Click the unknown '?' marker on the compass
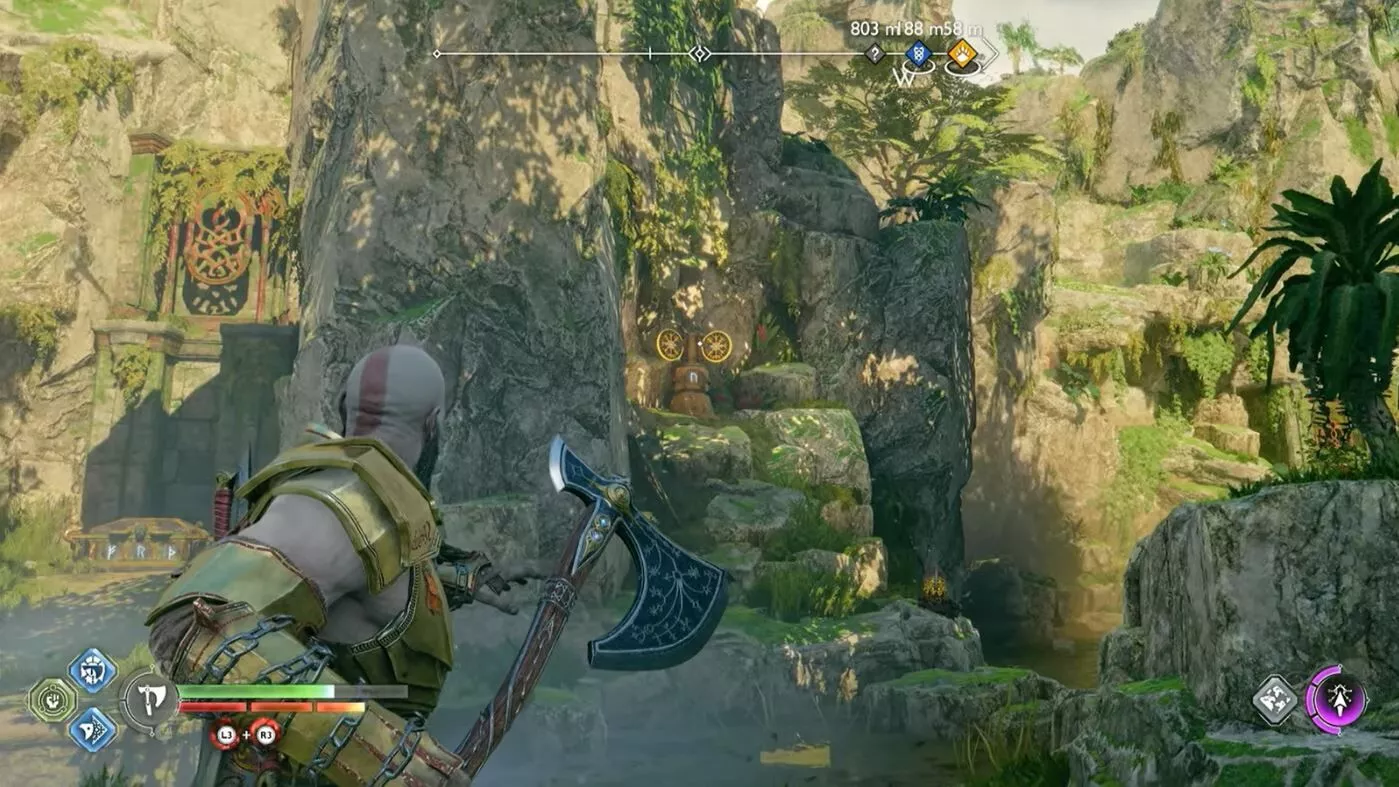1399x787 pixels. coord(875,53)
